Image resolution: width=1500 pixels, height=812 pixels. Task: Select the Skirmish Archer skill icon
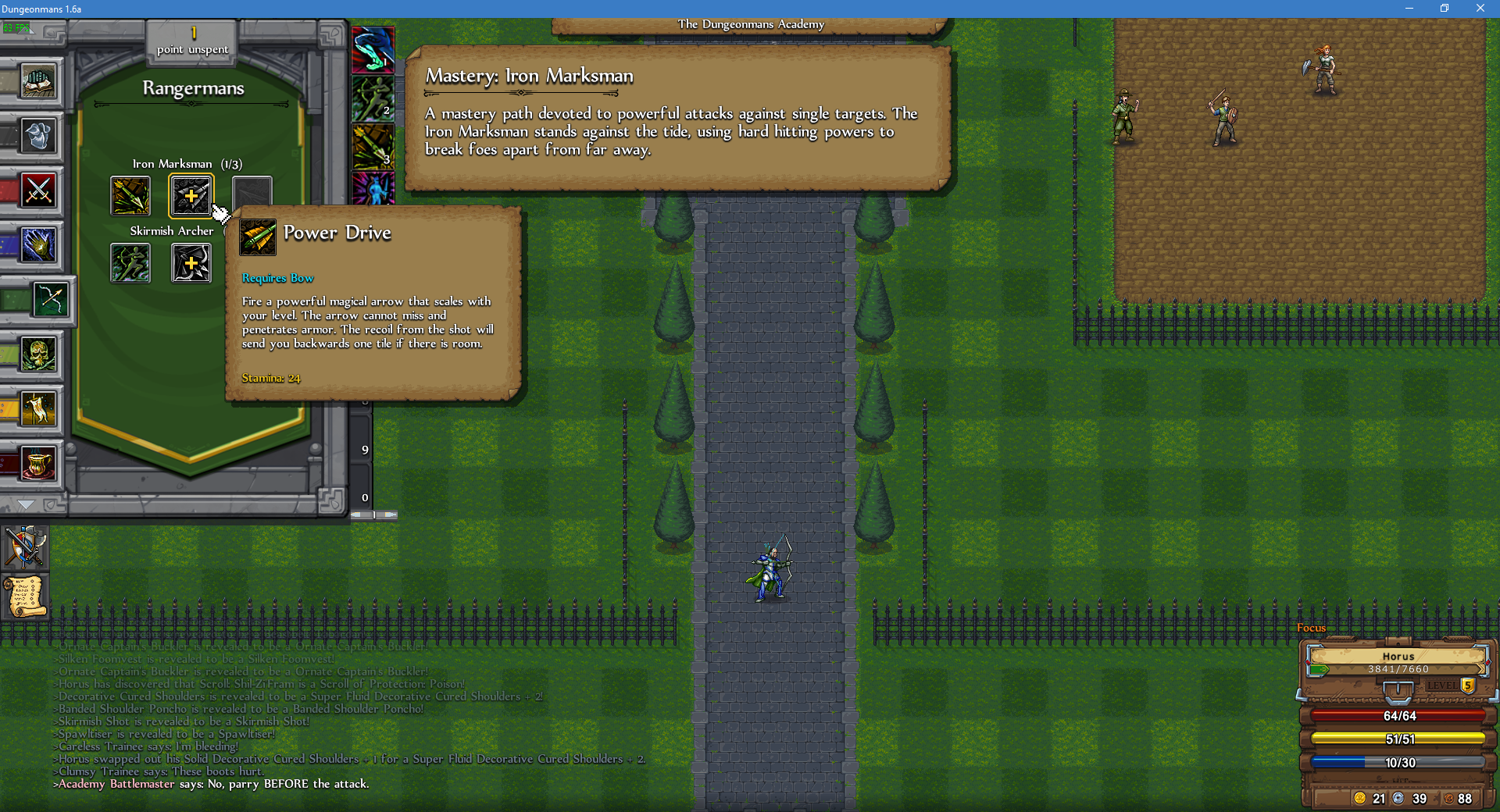[130, 263]
